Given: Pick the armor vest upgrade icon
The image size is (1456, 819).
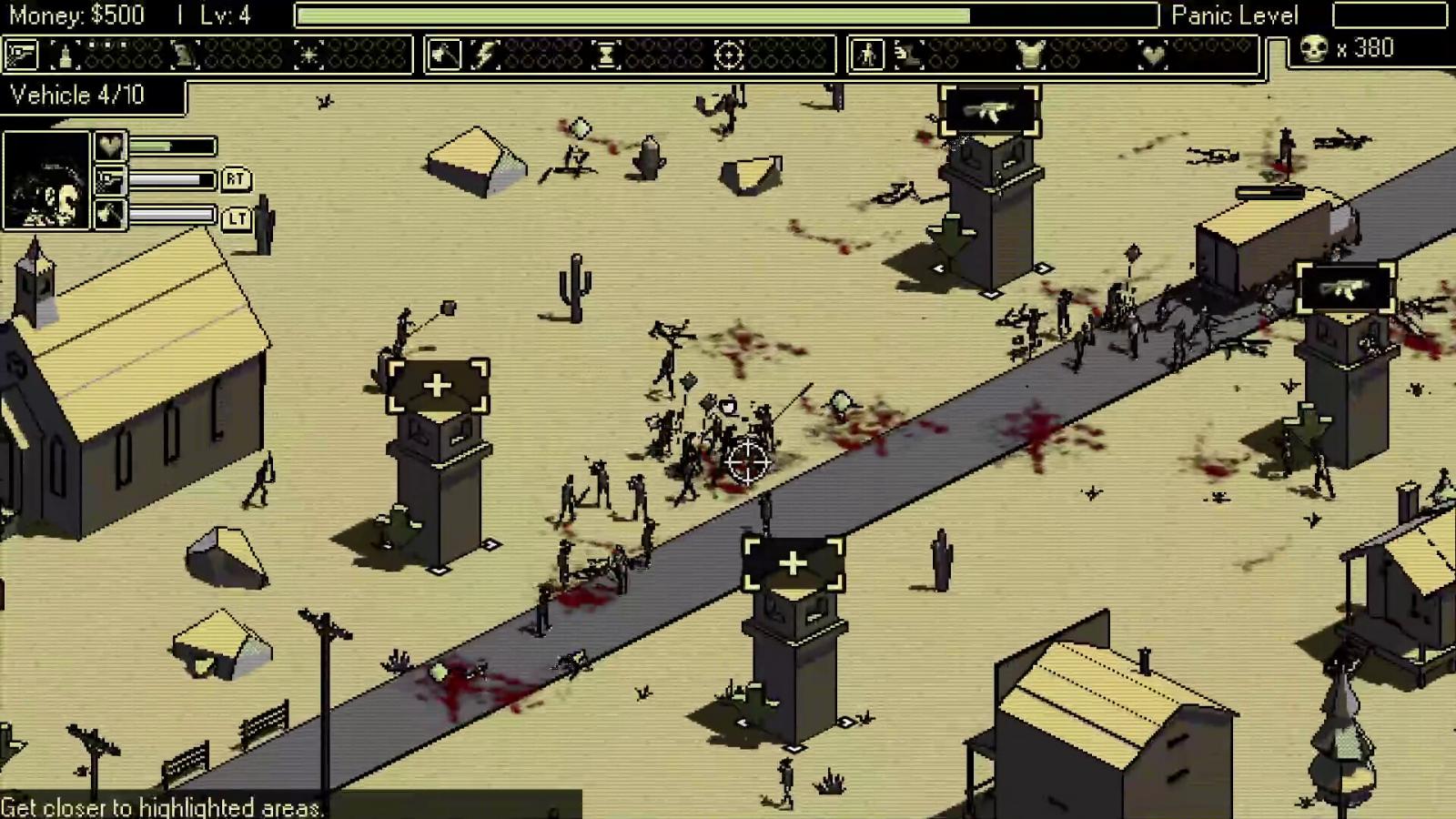Looking at the screenshot, I should (1030, 55).
